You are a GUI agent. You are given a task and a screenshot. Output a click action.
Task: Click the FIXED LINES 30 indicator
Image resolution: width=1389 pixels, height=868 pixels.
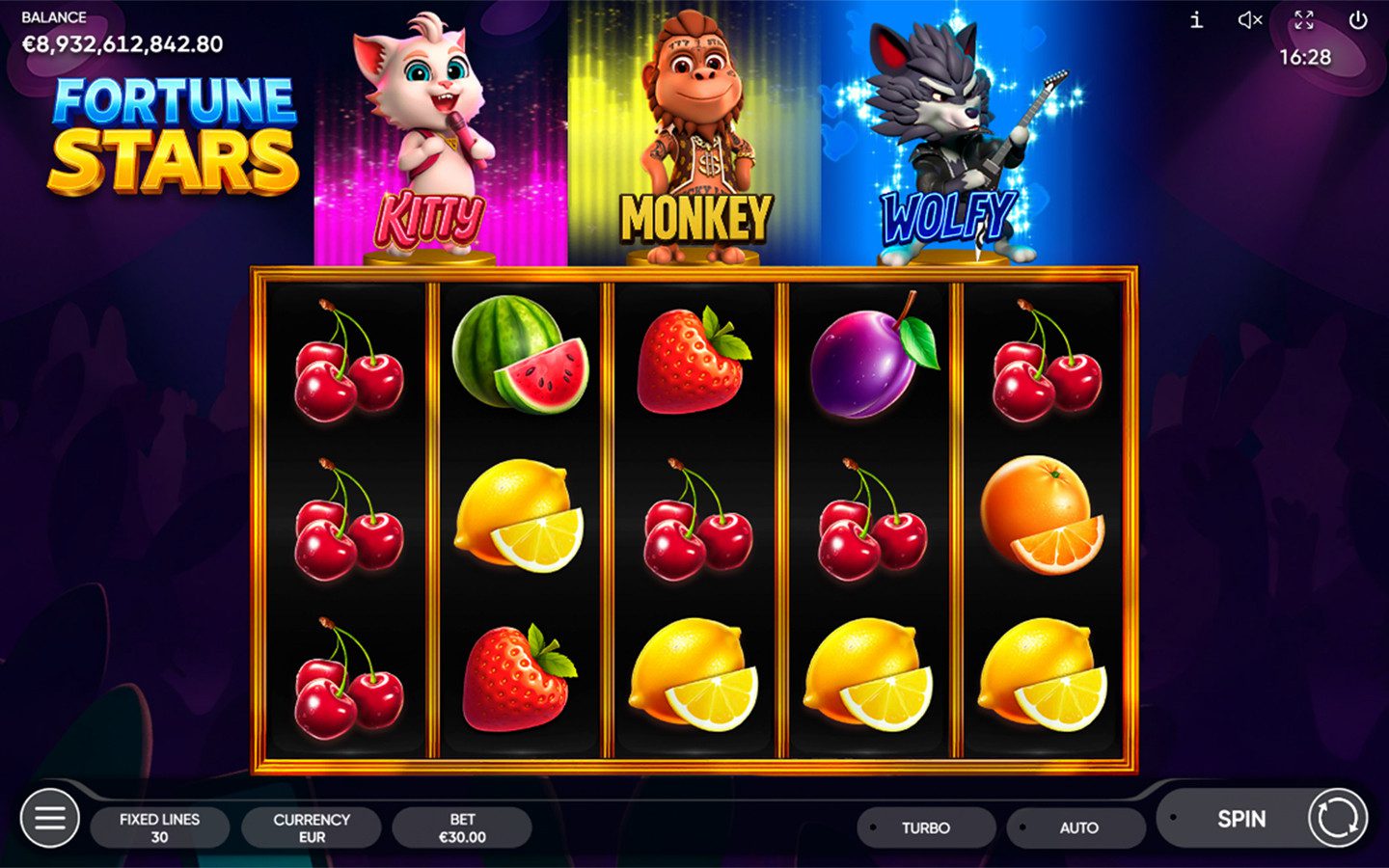pos(160,827)
